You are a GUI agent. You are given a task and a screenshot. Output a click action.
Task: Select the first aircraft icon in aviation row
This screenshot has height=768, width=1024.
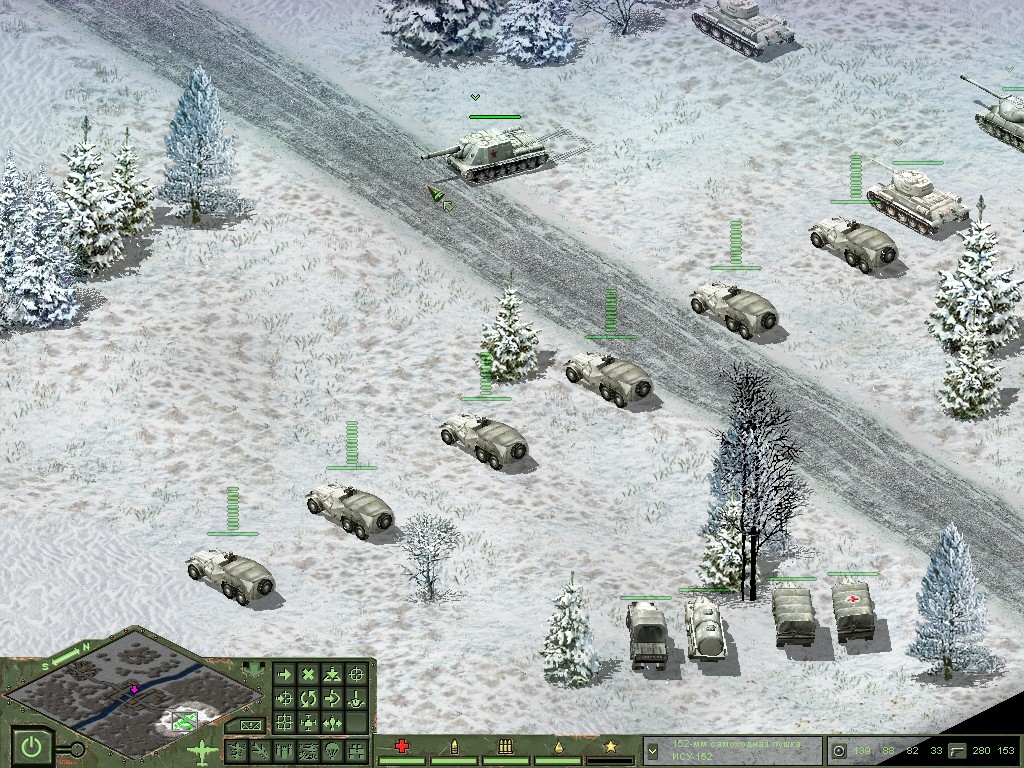pyautogui.click(x=237, y=749)
